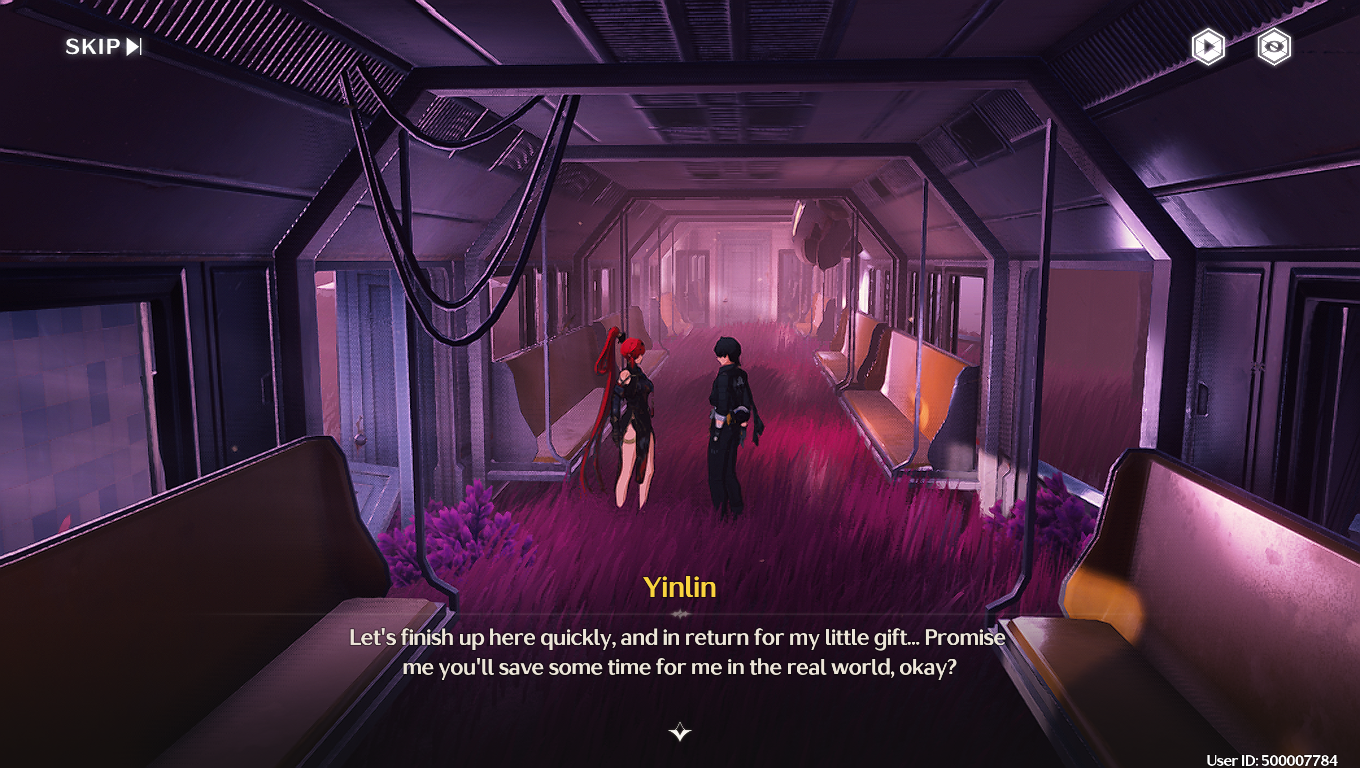Advance dialogue using the diamond continue arrow
This screenshot has height=768, width=1360.
(x=680, y=732)
